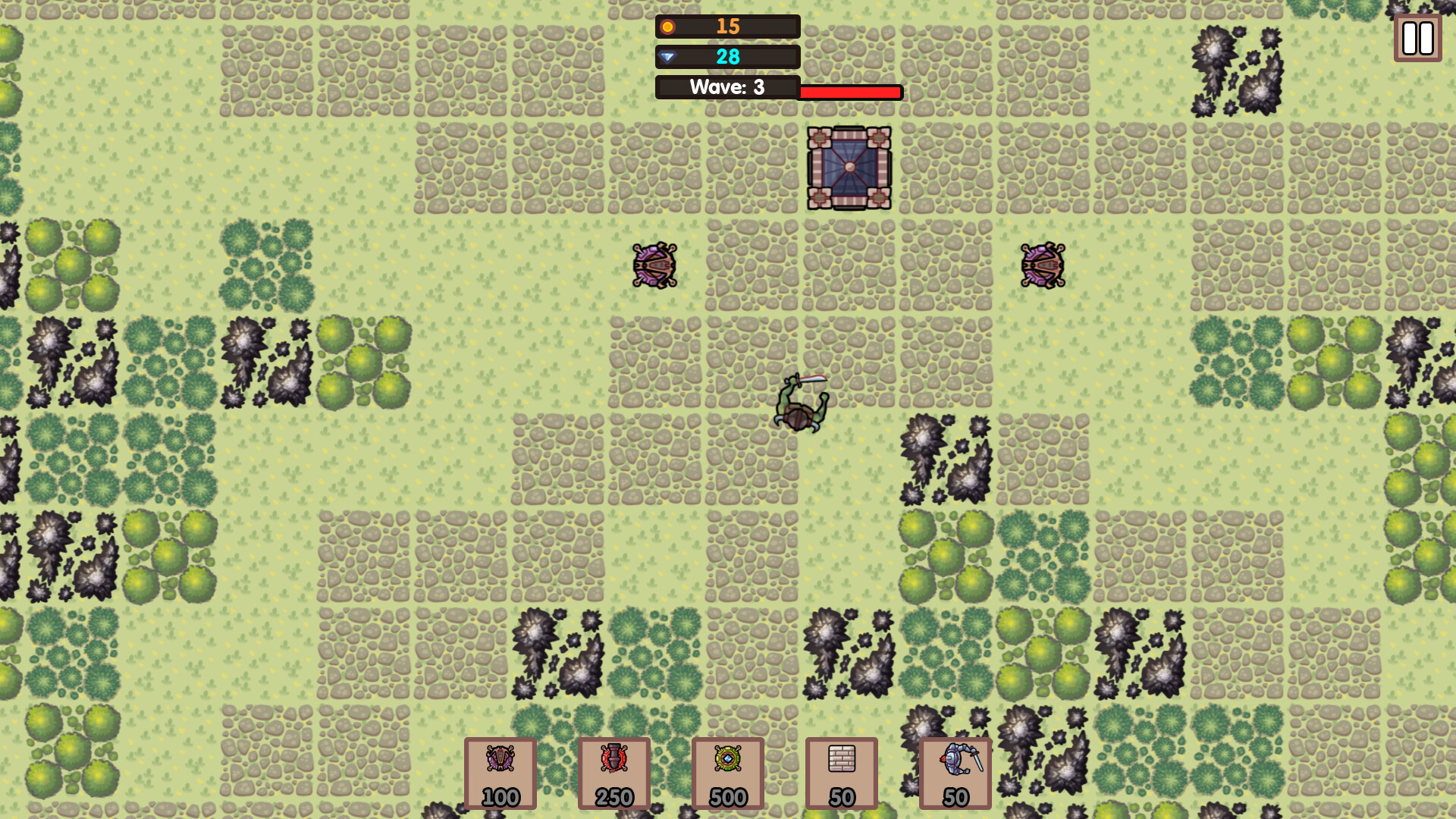Open the diamond counter showing 28
This screenshot has width=1456, height=819.
pos(726,56)
